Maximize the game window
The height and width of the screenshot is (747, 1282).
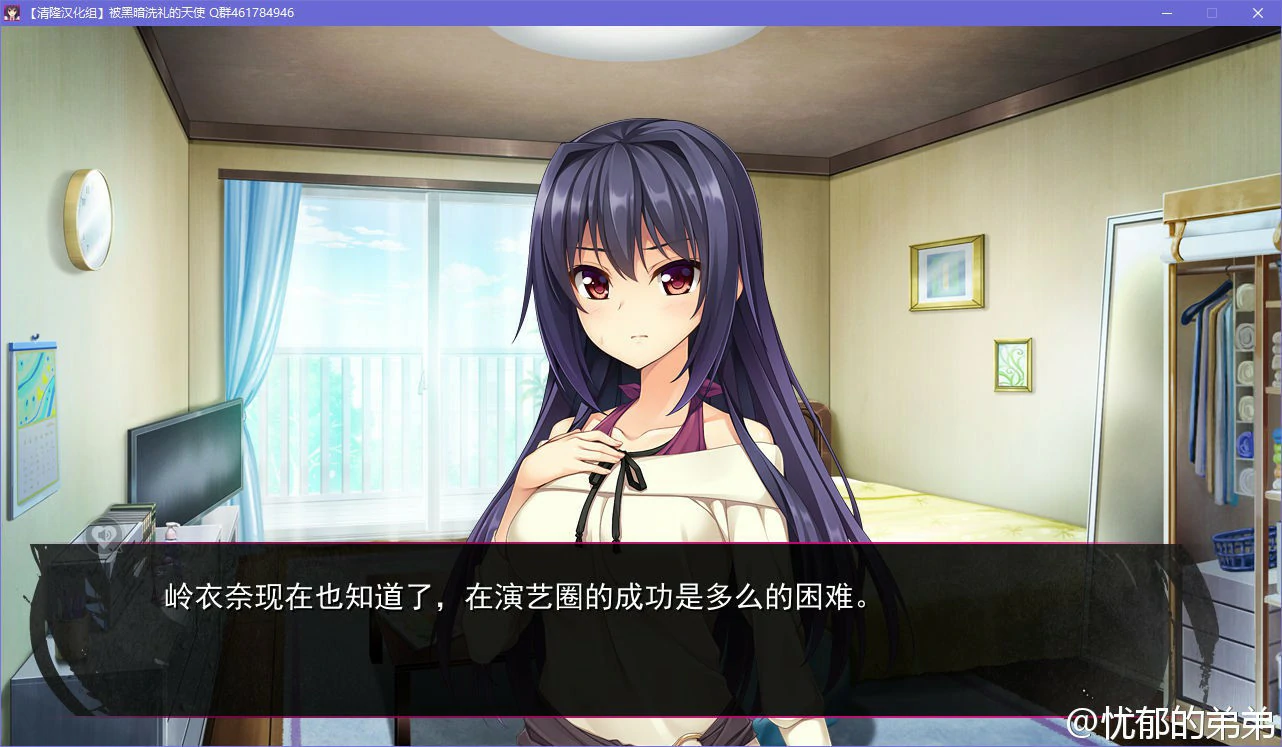pyautogui.click(x=1211, y=13)
